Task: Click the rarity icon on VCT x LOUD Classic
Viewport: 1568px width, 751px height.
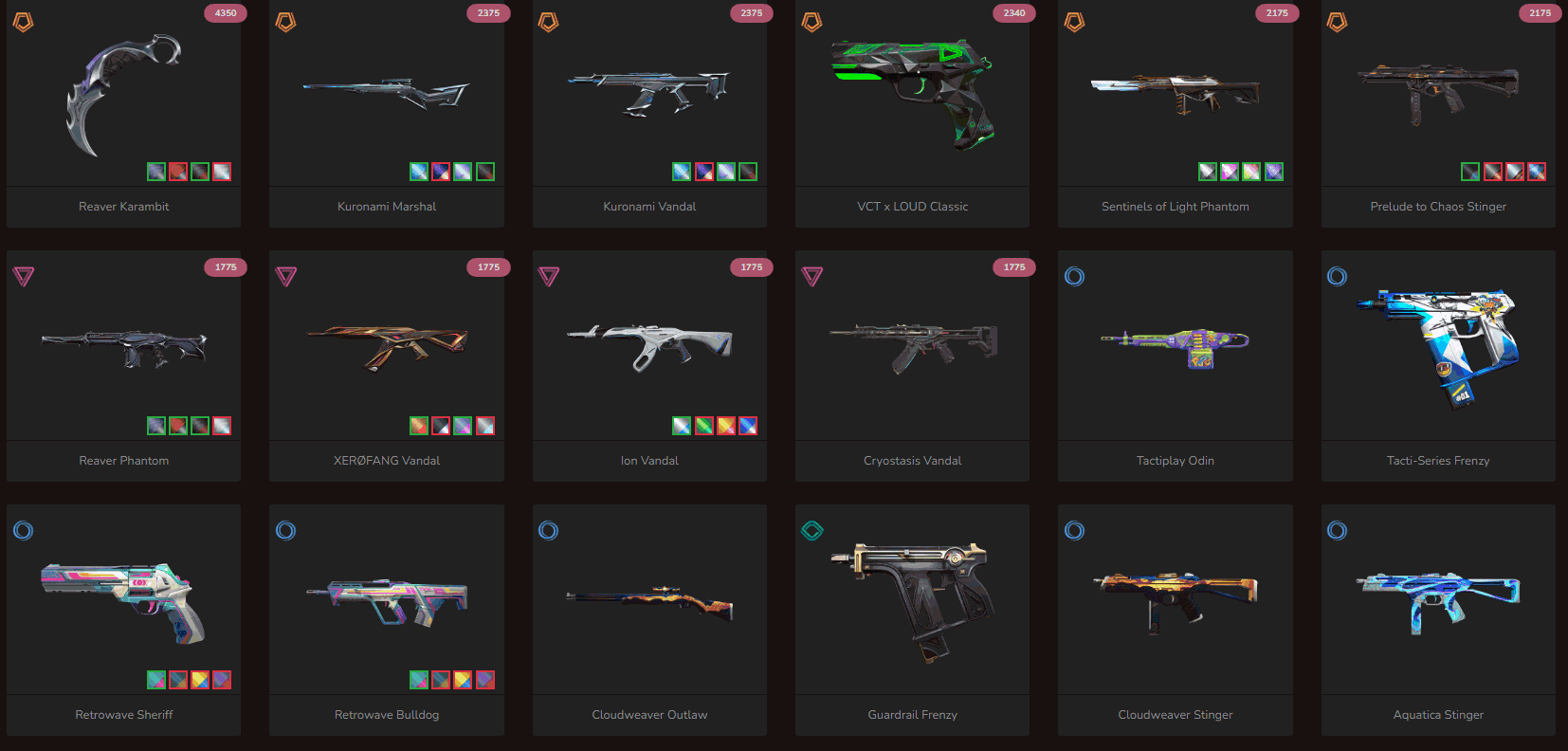Action: 811,22
